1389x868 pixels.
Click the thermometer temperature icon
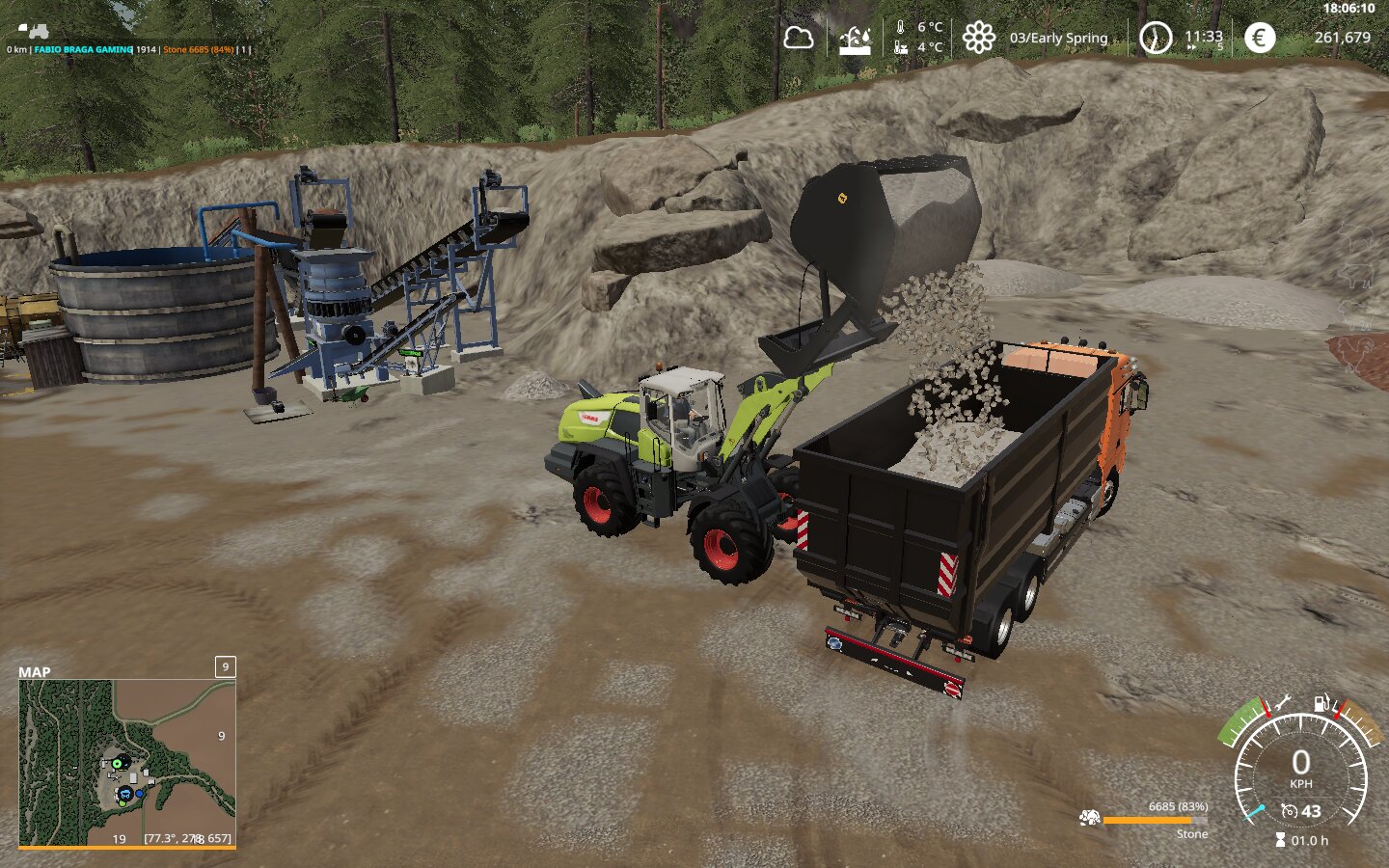pyautogui.click(x=901, y=38)
